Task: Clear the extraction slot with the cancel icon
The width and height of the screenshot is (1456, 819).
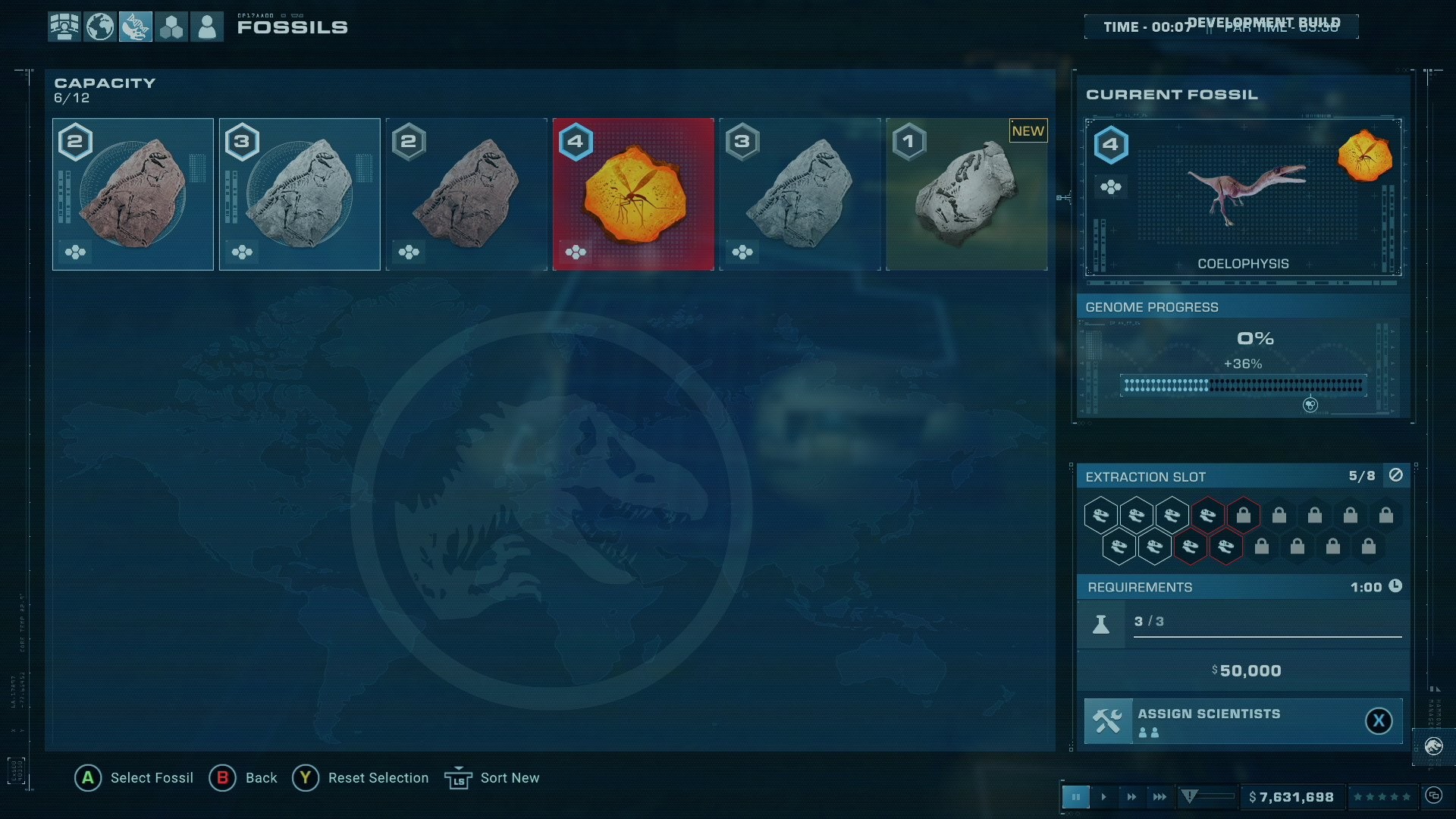Action: pyautogui.click(x=1396, y=475)
